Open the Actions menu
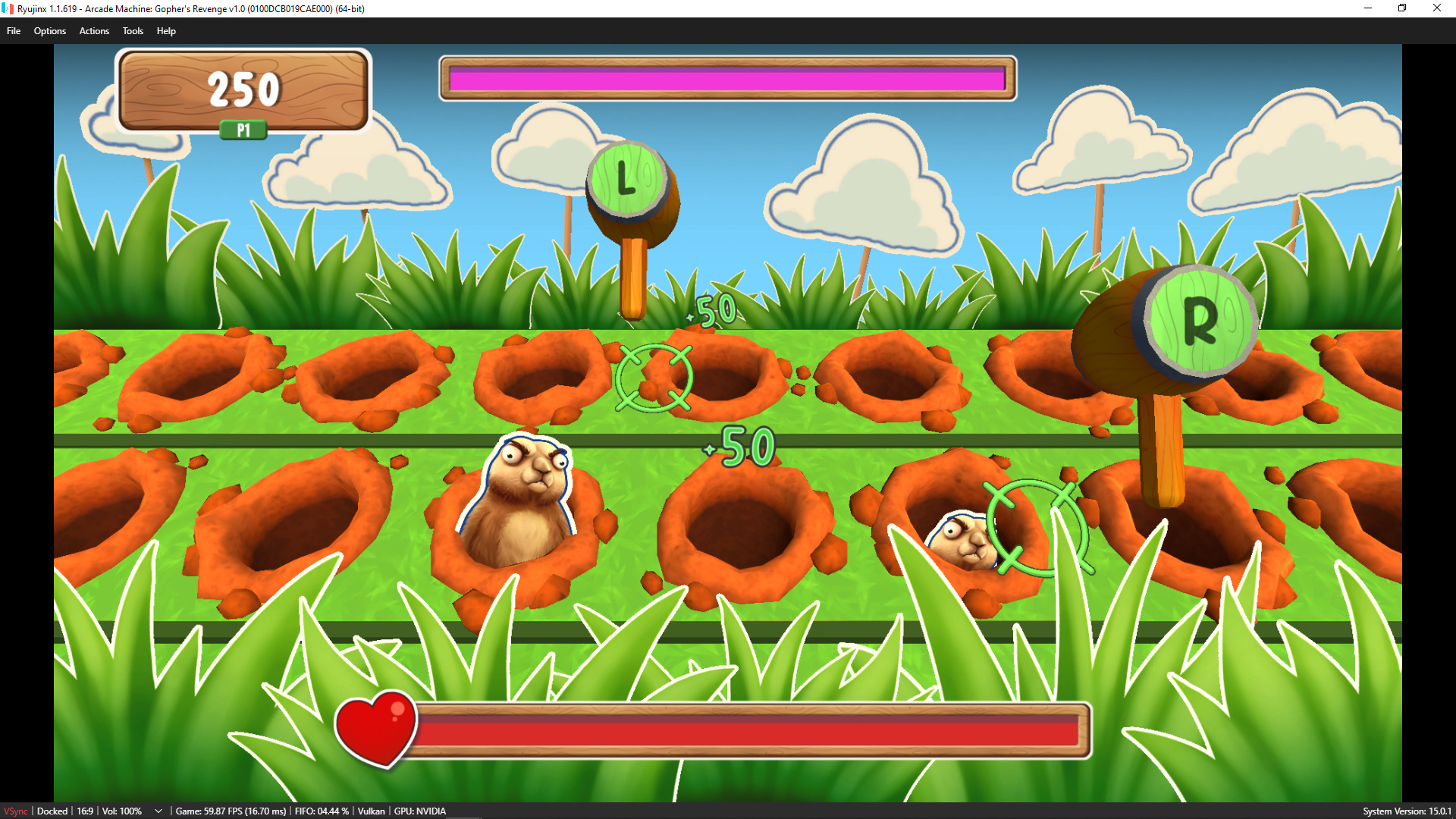 pyautogui.click(x=93, y=31)
